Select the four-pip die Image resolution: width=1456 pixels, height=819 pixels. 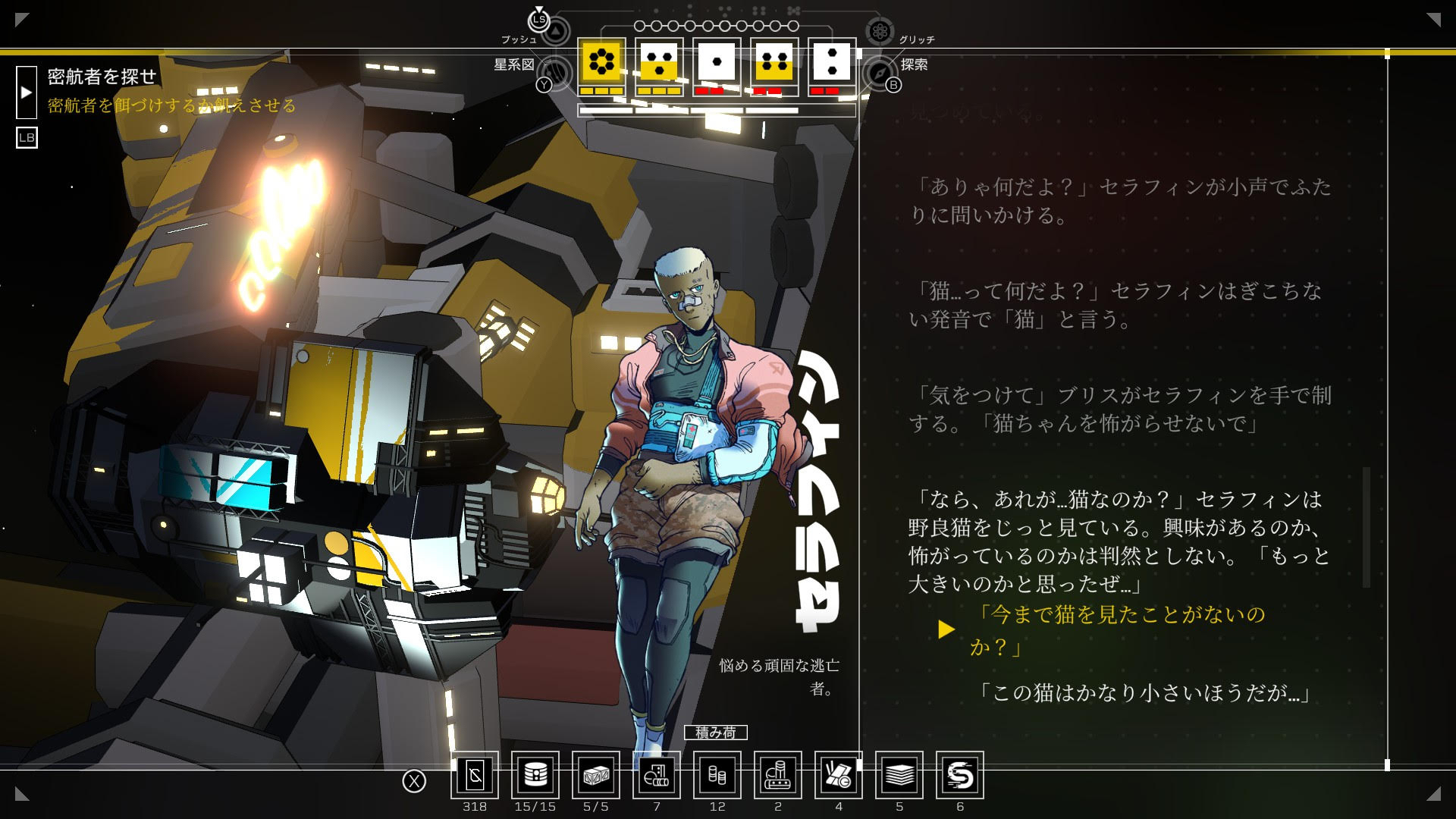coord(774,61)
